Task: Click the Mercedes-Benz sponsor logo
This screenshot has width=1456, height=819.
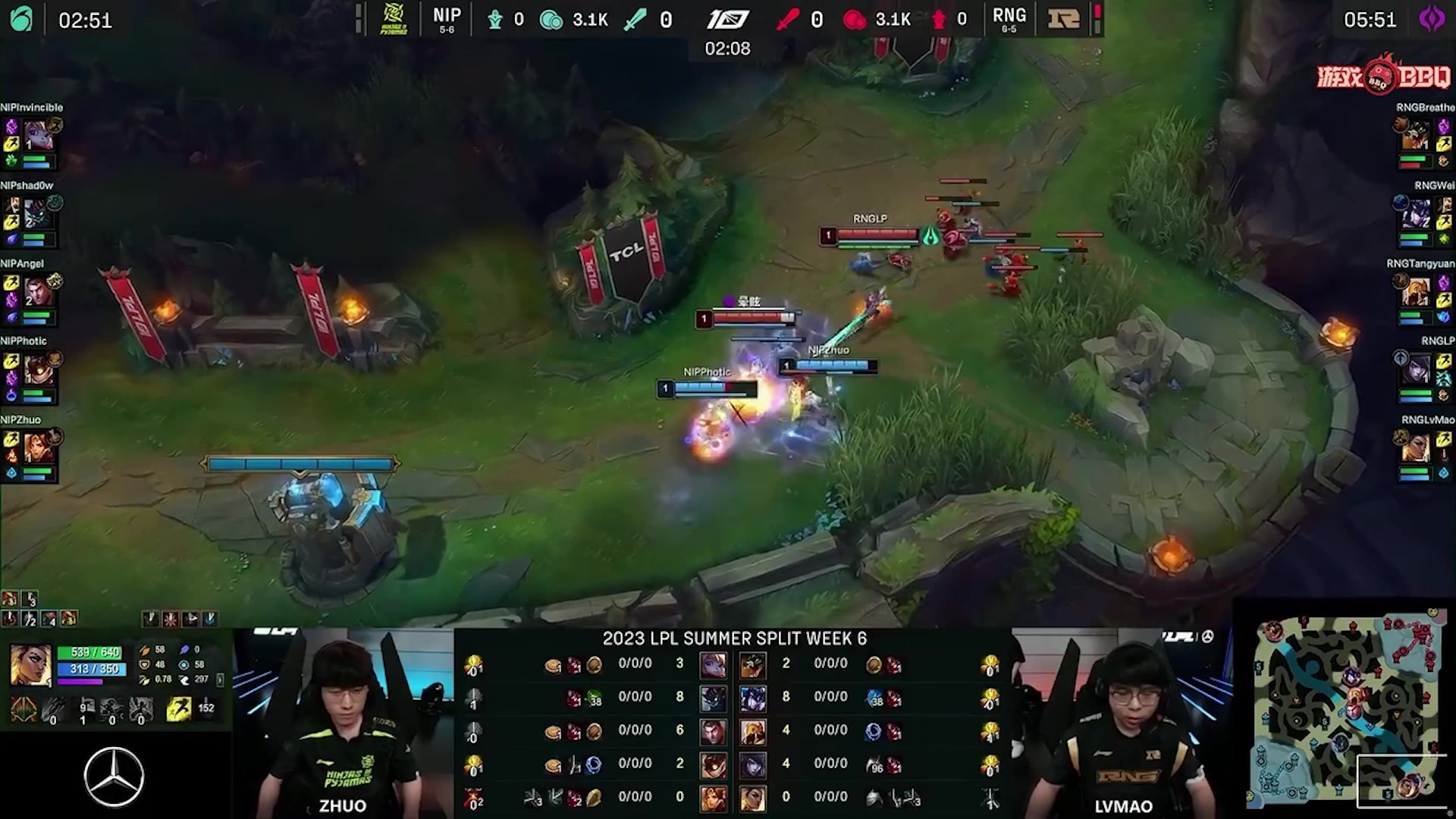Action: tap(114, 777)
